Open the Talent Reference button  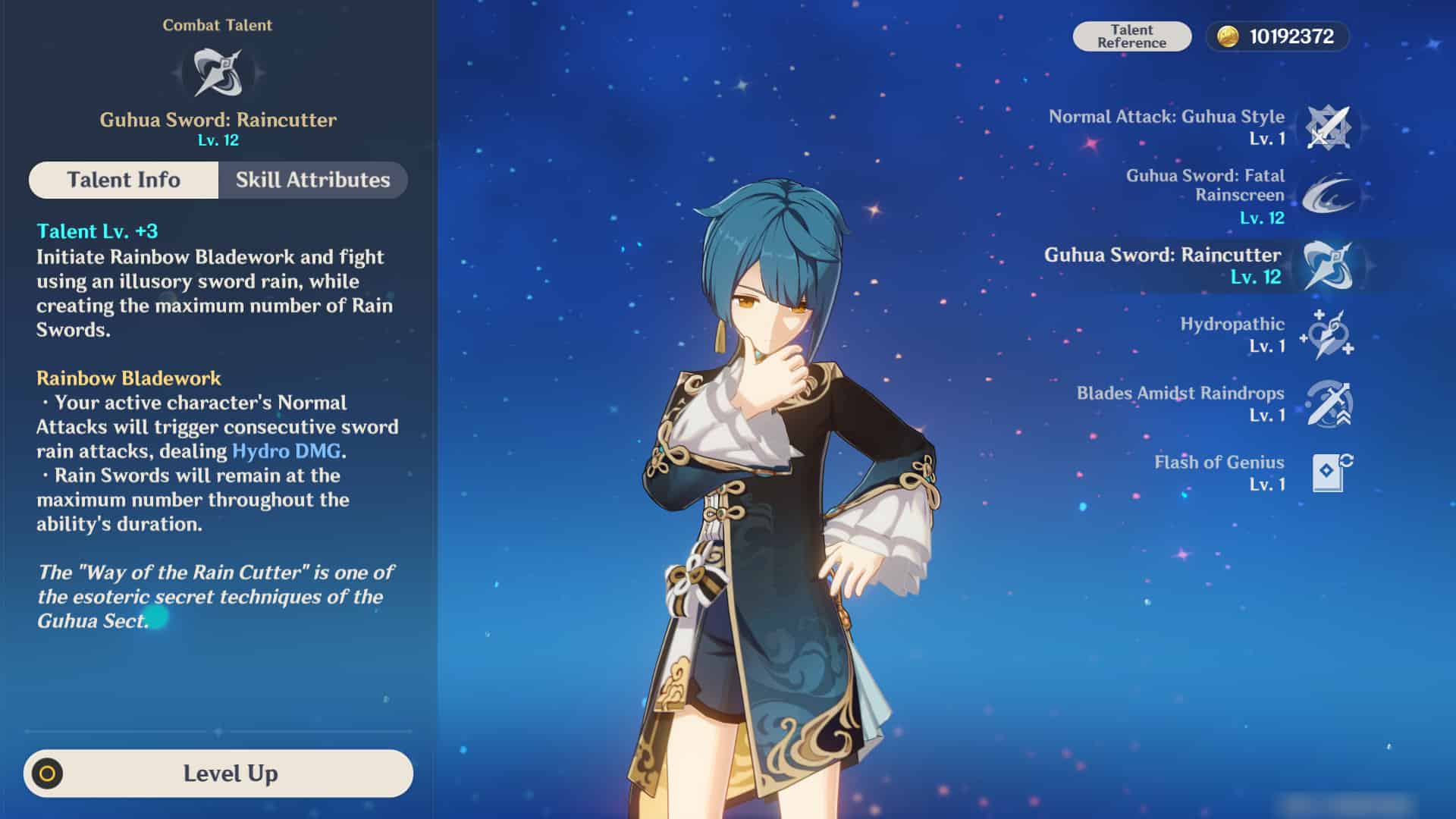click(1131, 36)
